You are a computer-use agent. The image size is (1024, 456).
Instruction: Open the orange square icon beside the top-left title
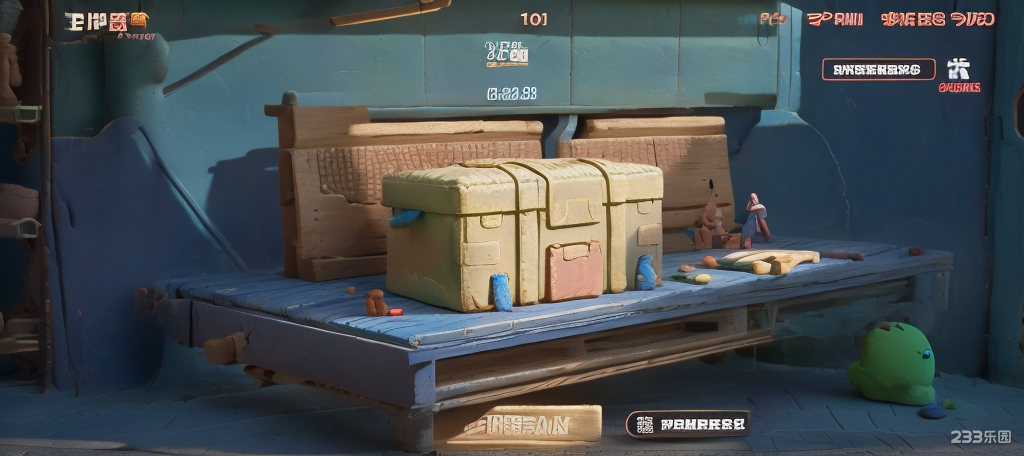coord(138,19)
